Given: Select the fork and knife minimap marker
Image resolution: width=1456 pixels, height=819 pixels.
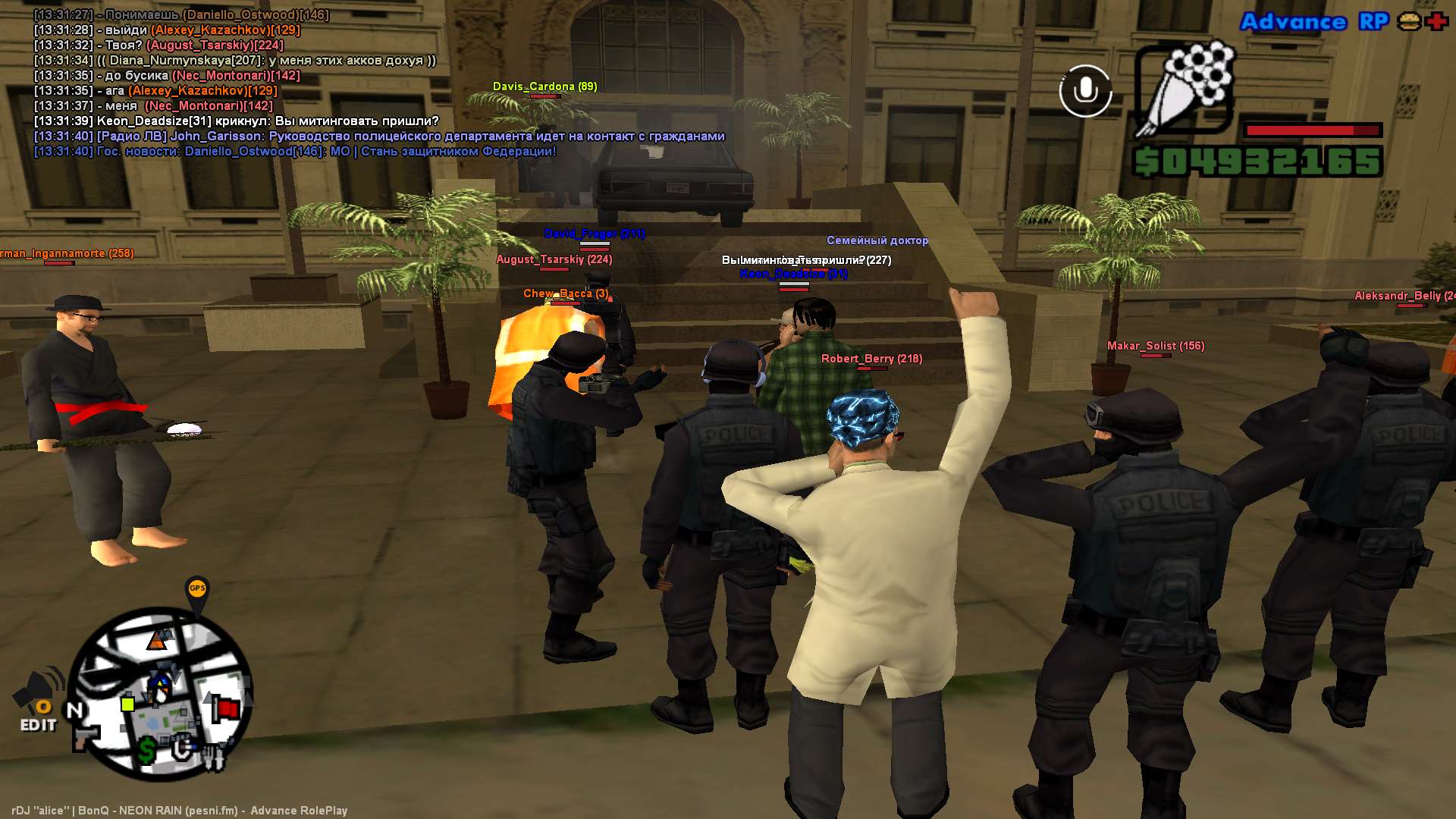Looking at the screenshot, I should coord(213,758).
